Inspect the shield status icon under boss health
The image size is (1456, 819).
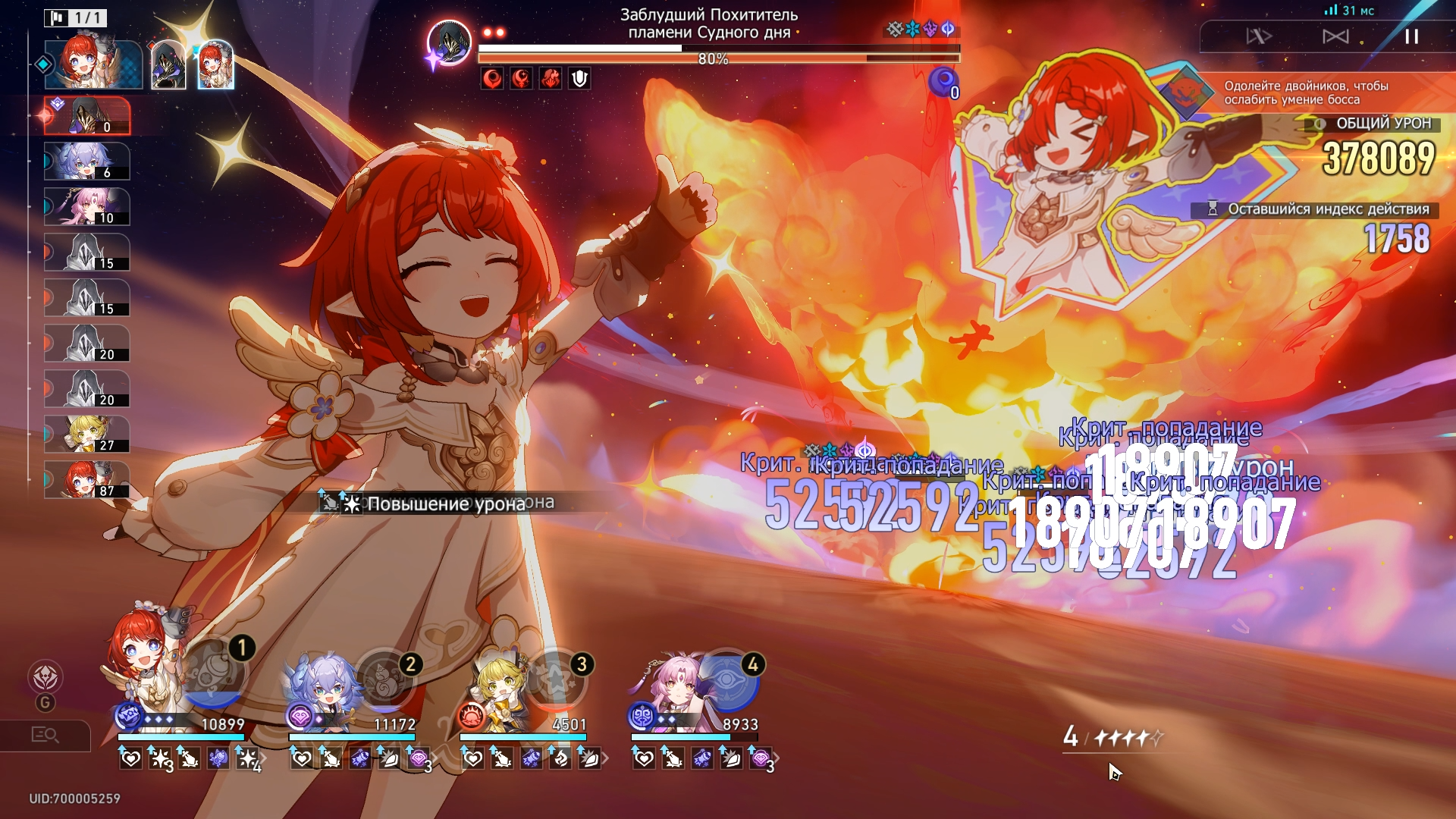tap(579, 78)
